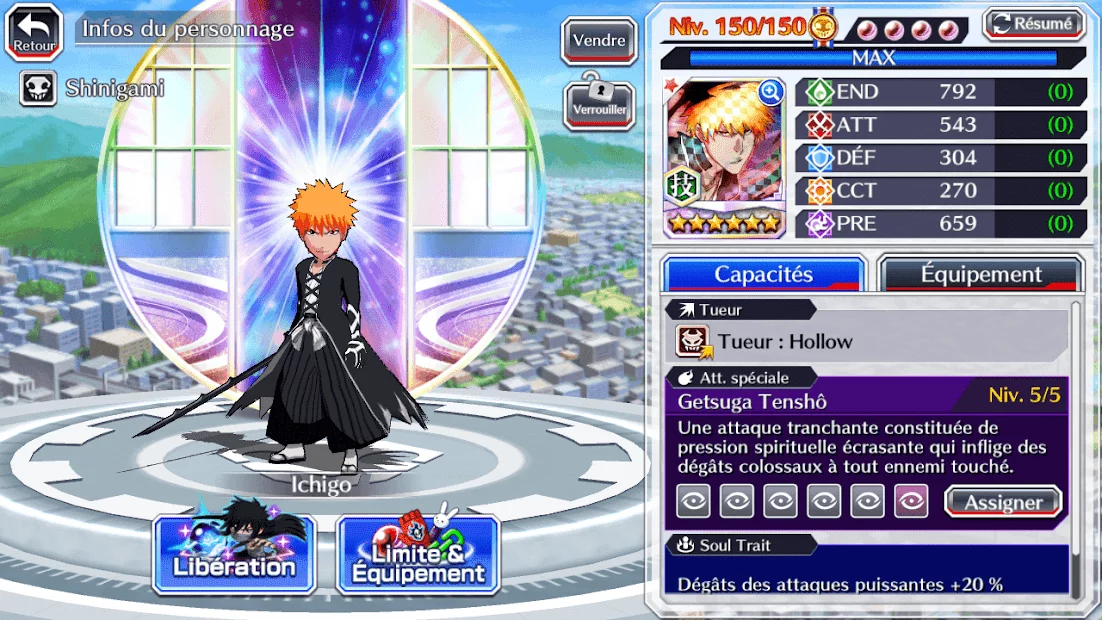Switch to the Équipement tab
The width and height of the screenshot is (1102, 620).
coord(980,274)
